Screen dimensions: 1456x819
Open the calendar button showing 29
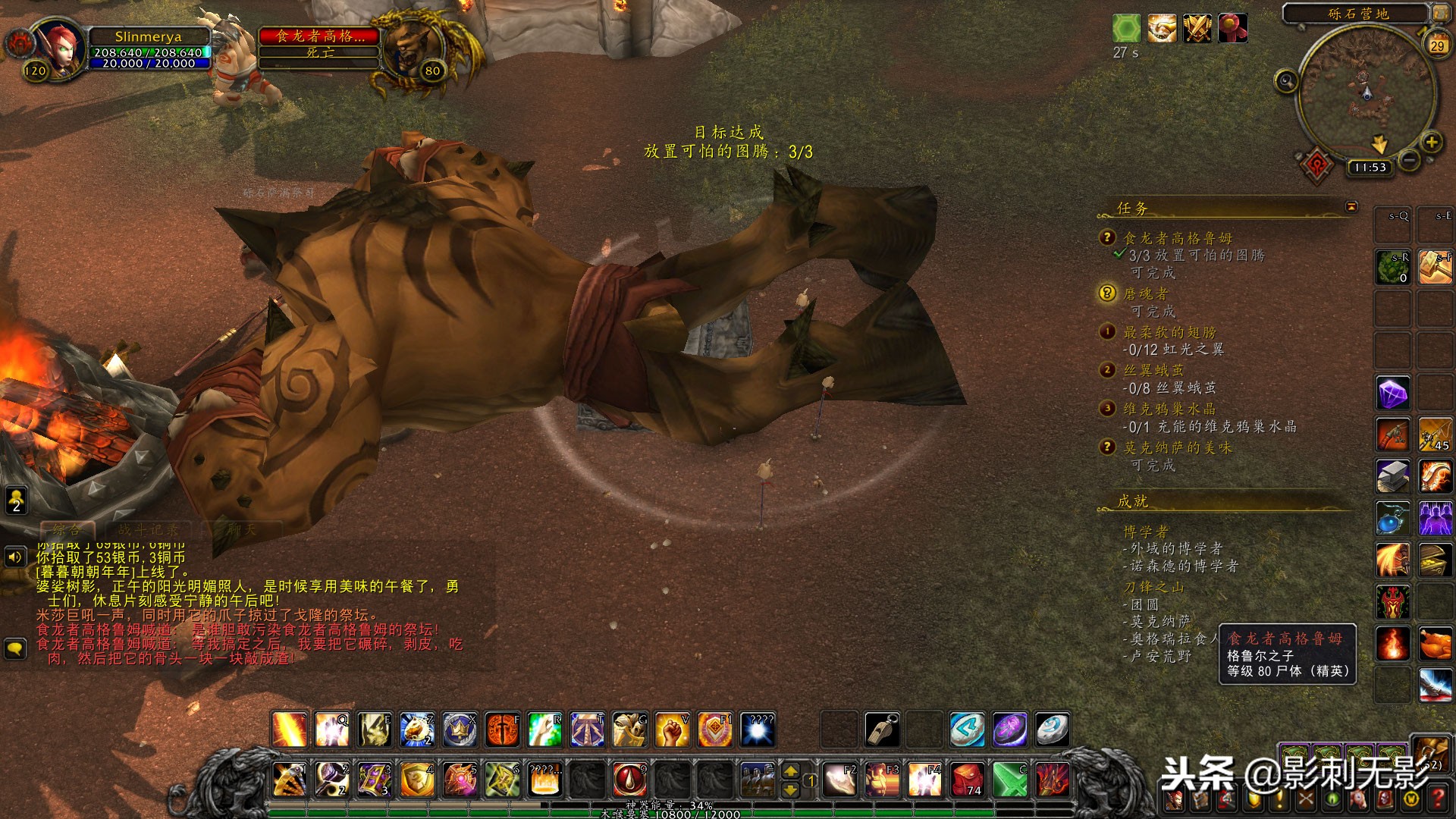pyautogui.click(x=1436, y=45)
